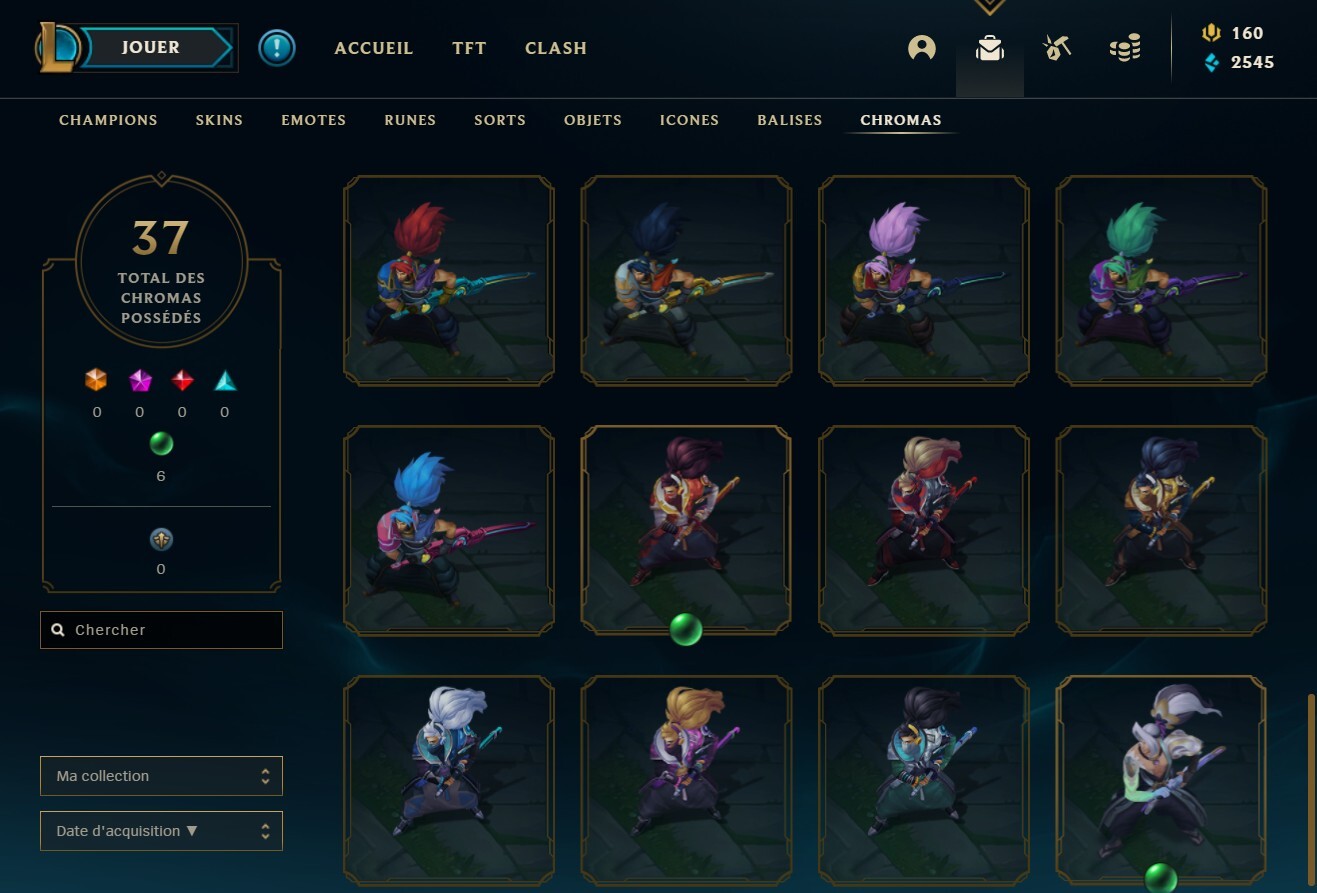Click inside the Chercher search field
1317x893 pixels.
161,629
